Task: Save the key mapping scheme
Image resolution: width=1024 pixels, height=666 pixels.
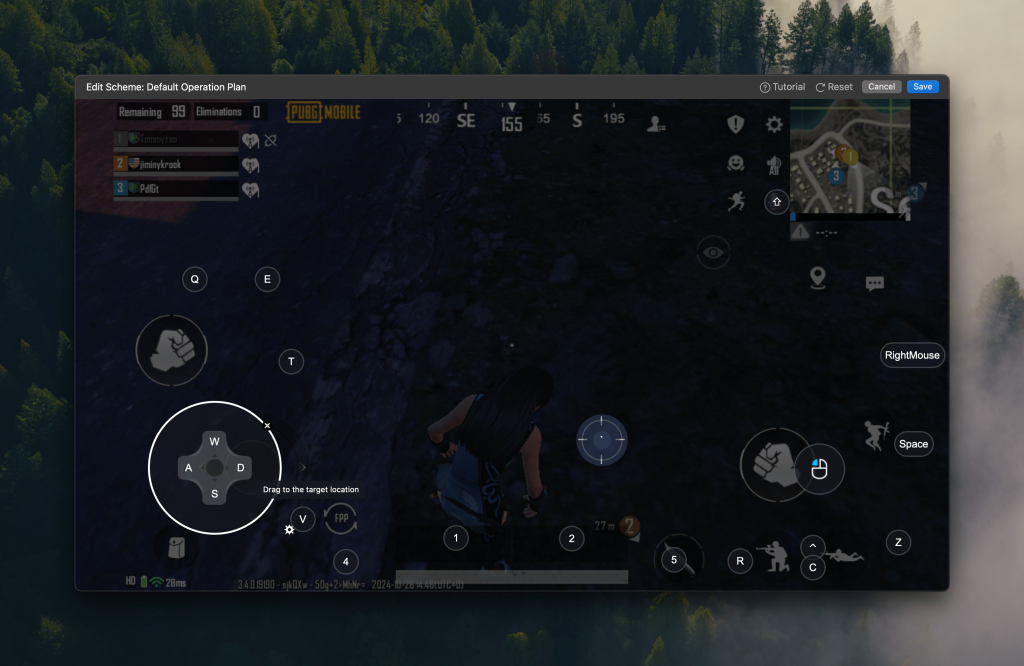Action: [922, 87]
